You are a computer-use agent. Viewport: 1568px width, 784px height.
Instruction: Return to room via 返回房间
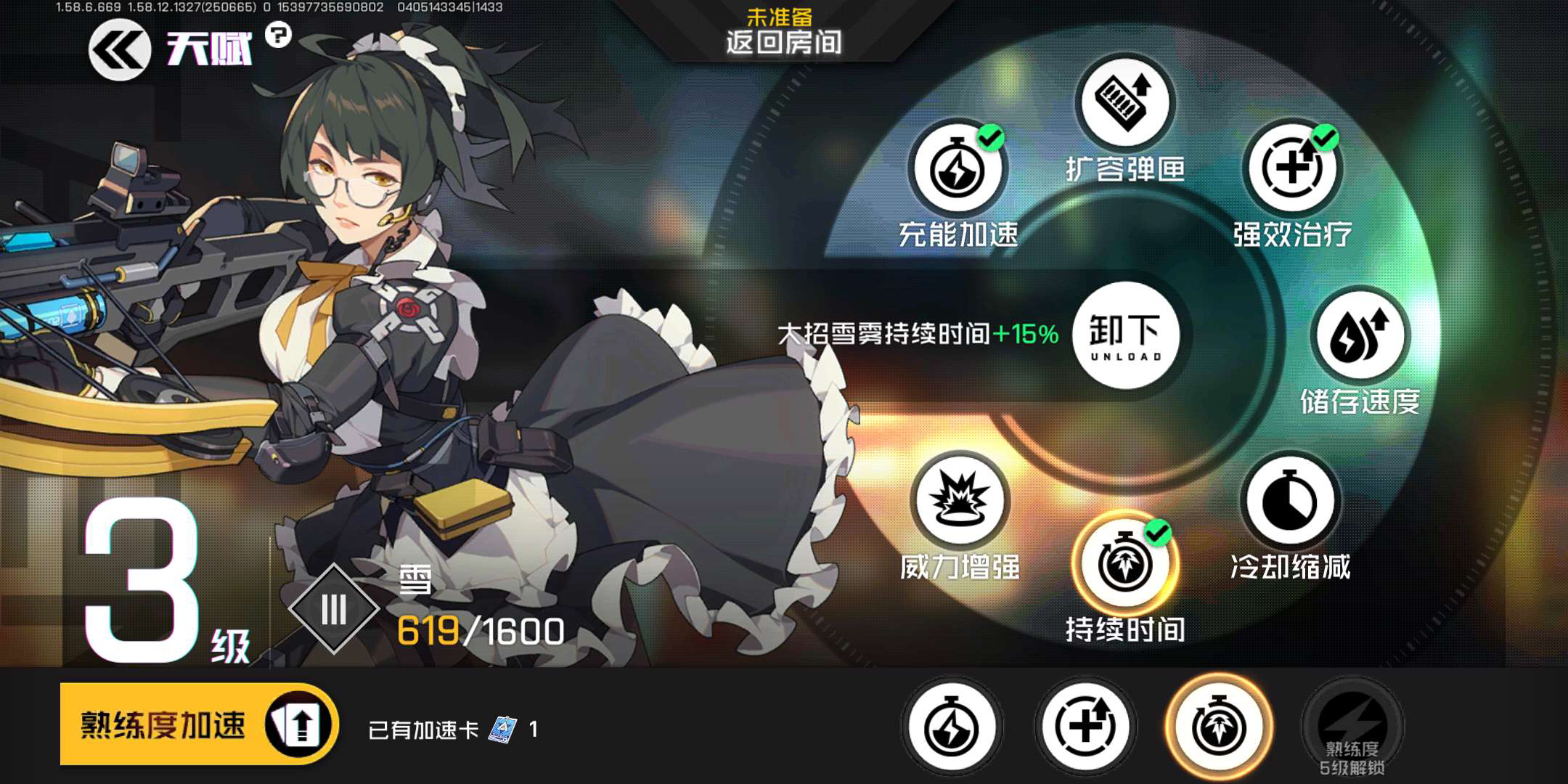click(x=783, y=41)
